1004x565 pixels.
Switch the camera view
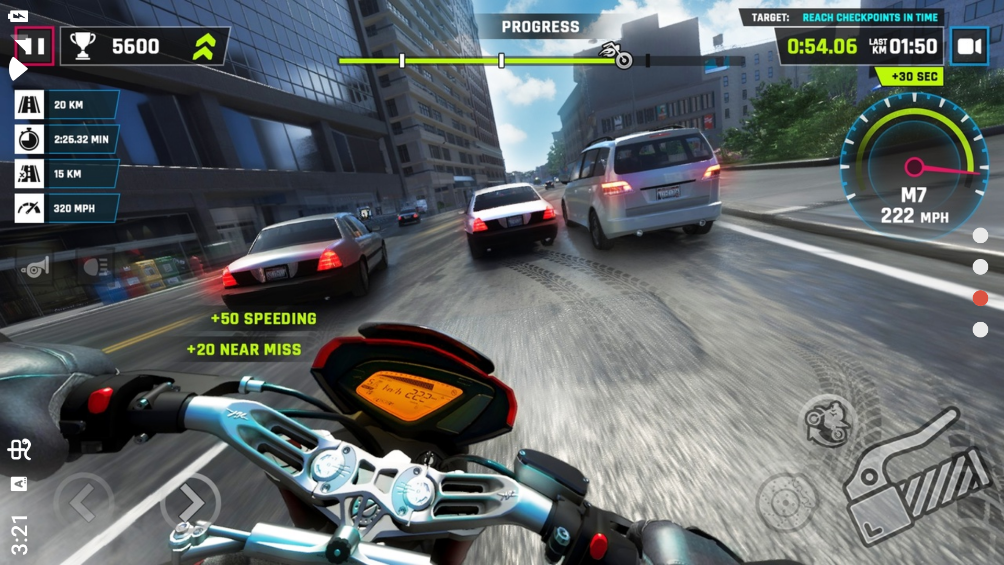[968, 46]
